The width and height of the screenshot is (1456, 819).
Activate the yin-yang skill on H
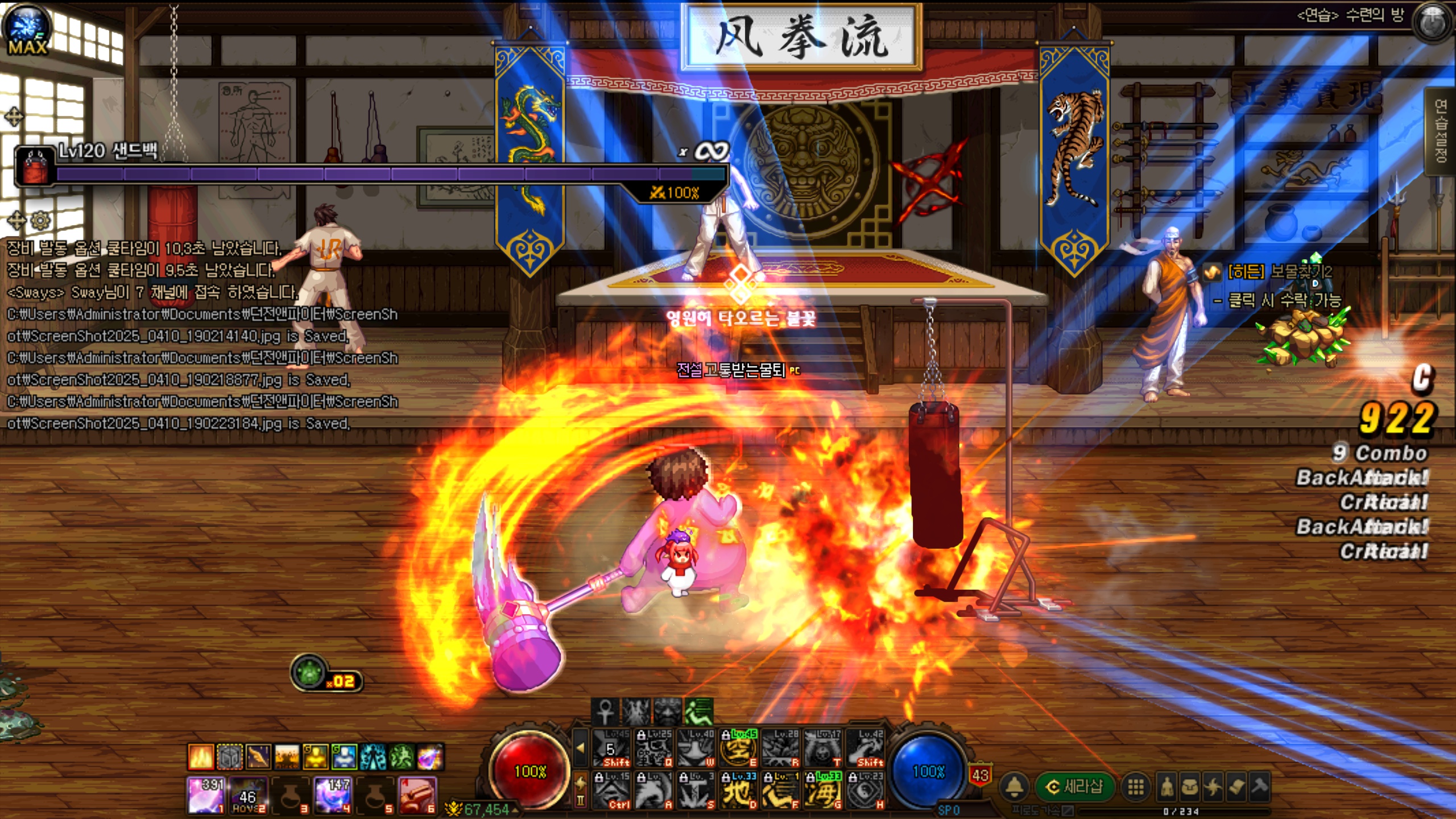click(x=865, y=791)
